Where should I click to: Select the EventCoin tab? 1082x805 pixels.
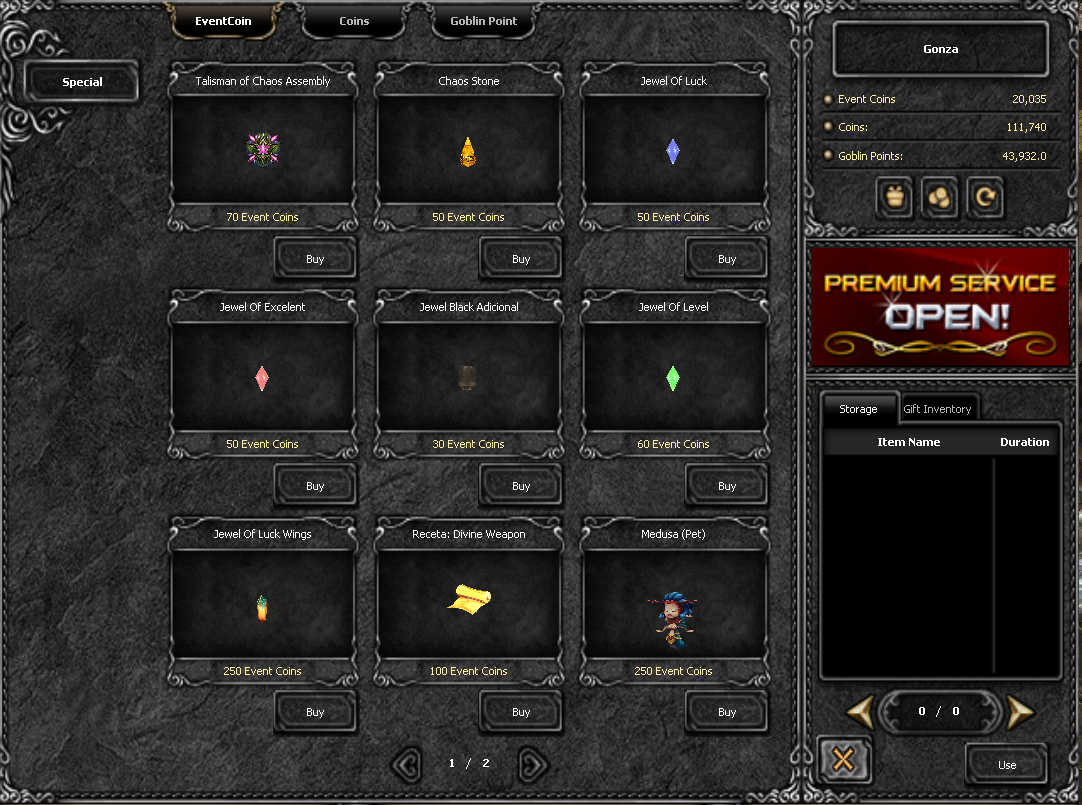click(x=223, y=21)
